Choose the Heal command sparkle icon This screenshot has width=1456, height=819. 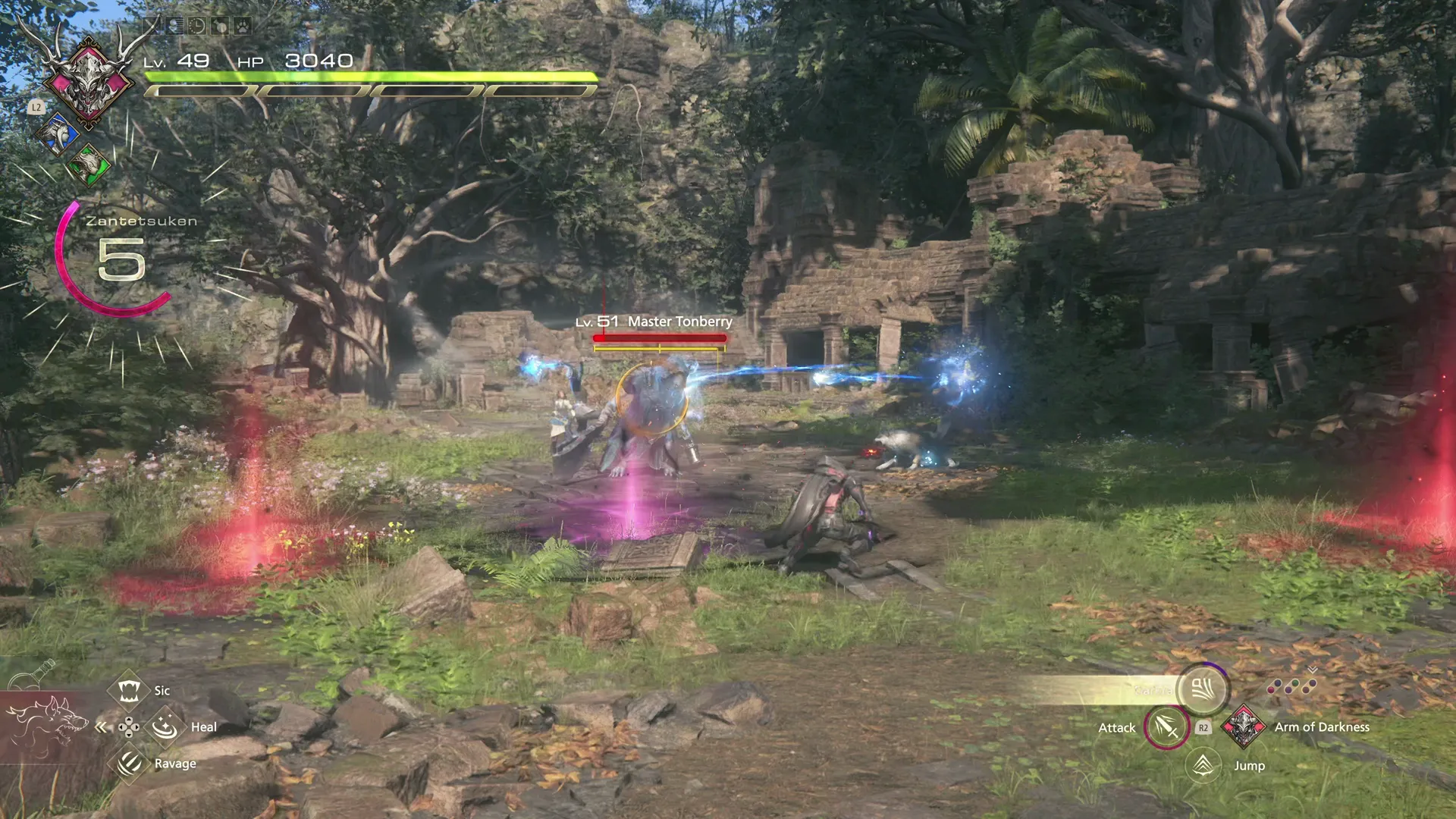(x=165, y=728)
